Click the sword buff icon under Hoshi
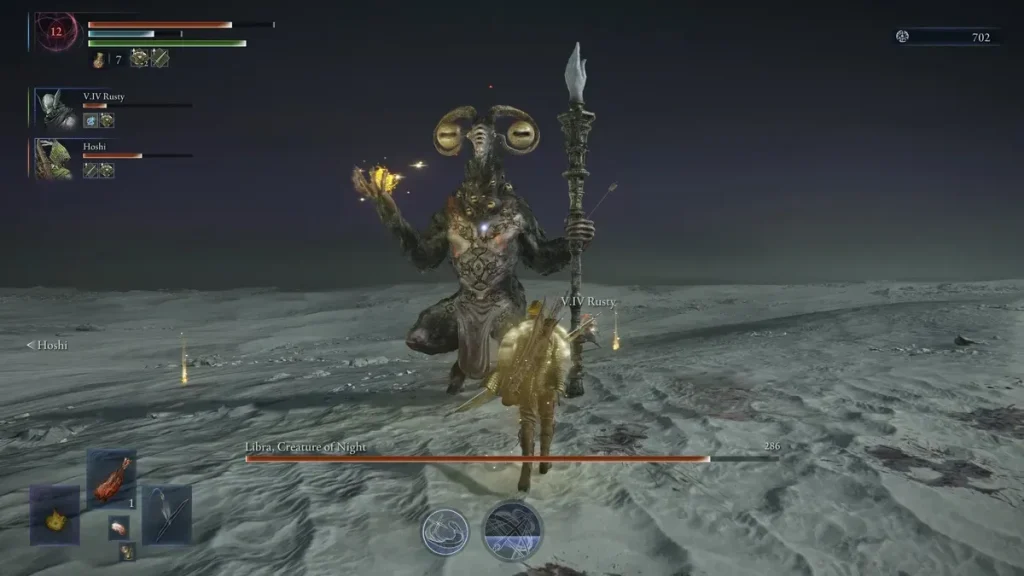 tap(91, 170)
